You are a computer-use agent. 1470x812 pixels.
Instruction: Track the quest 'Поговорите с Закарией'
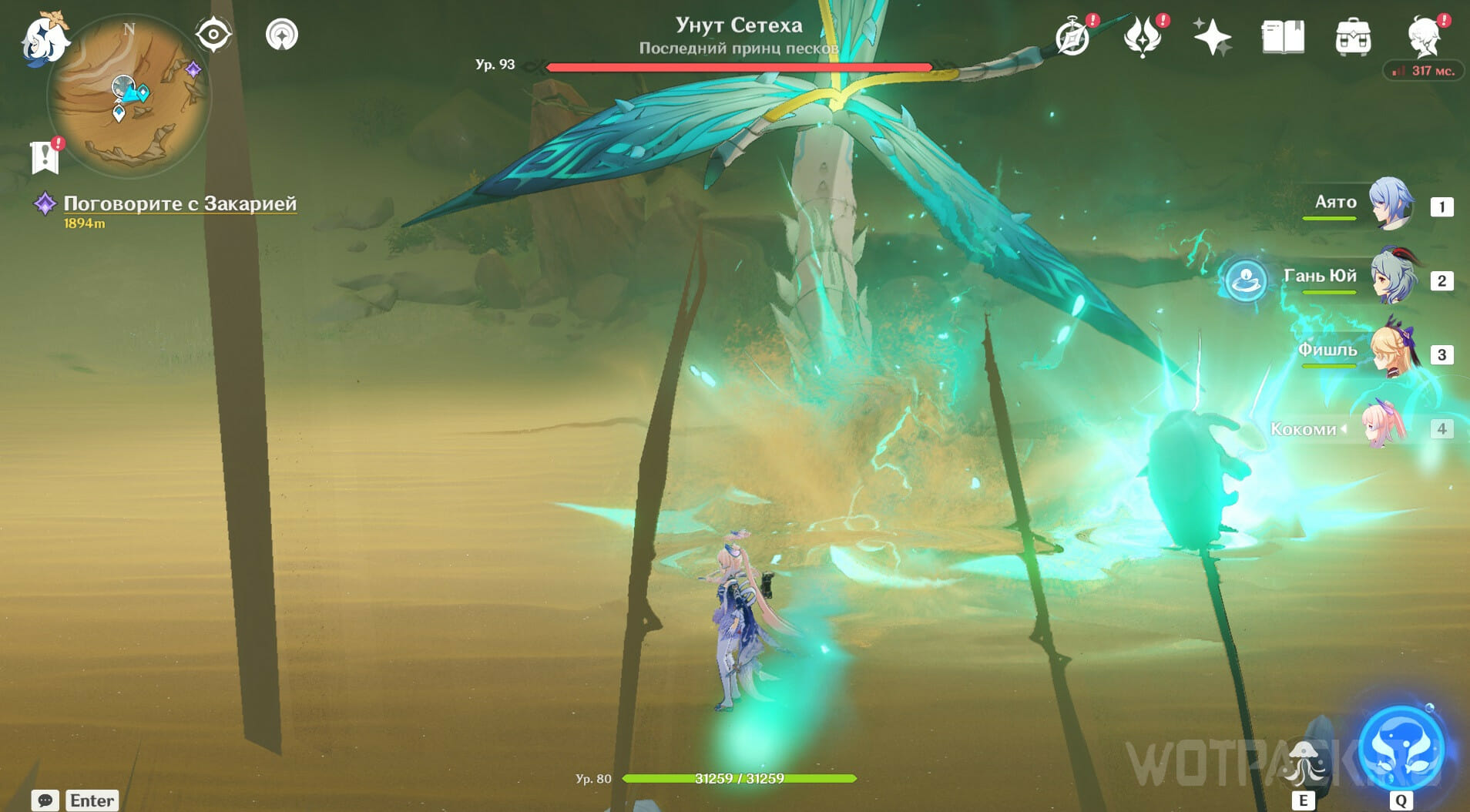179,203
